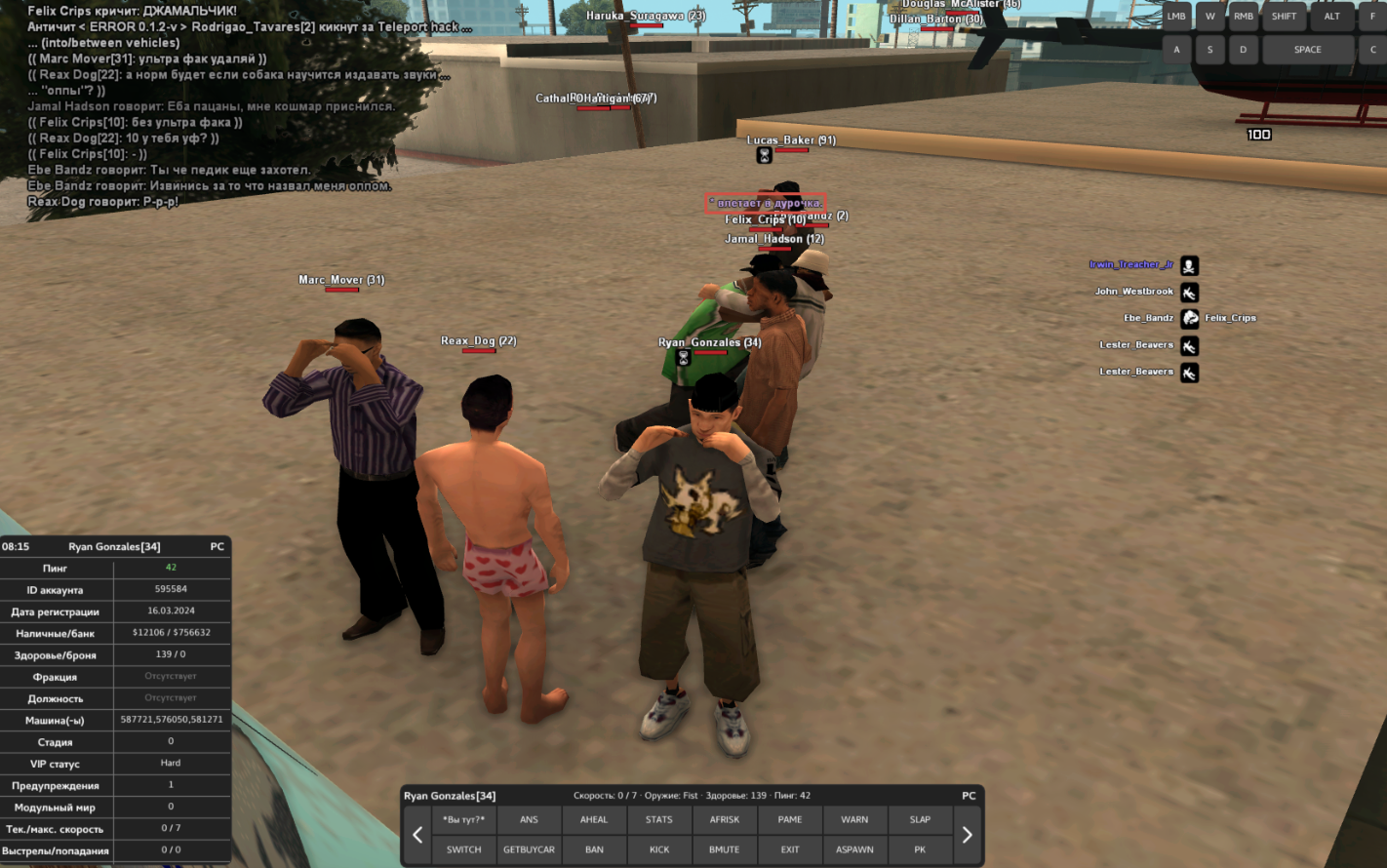KICK the spectated player

coord(659,849)
